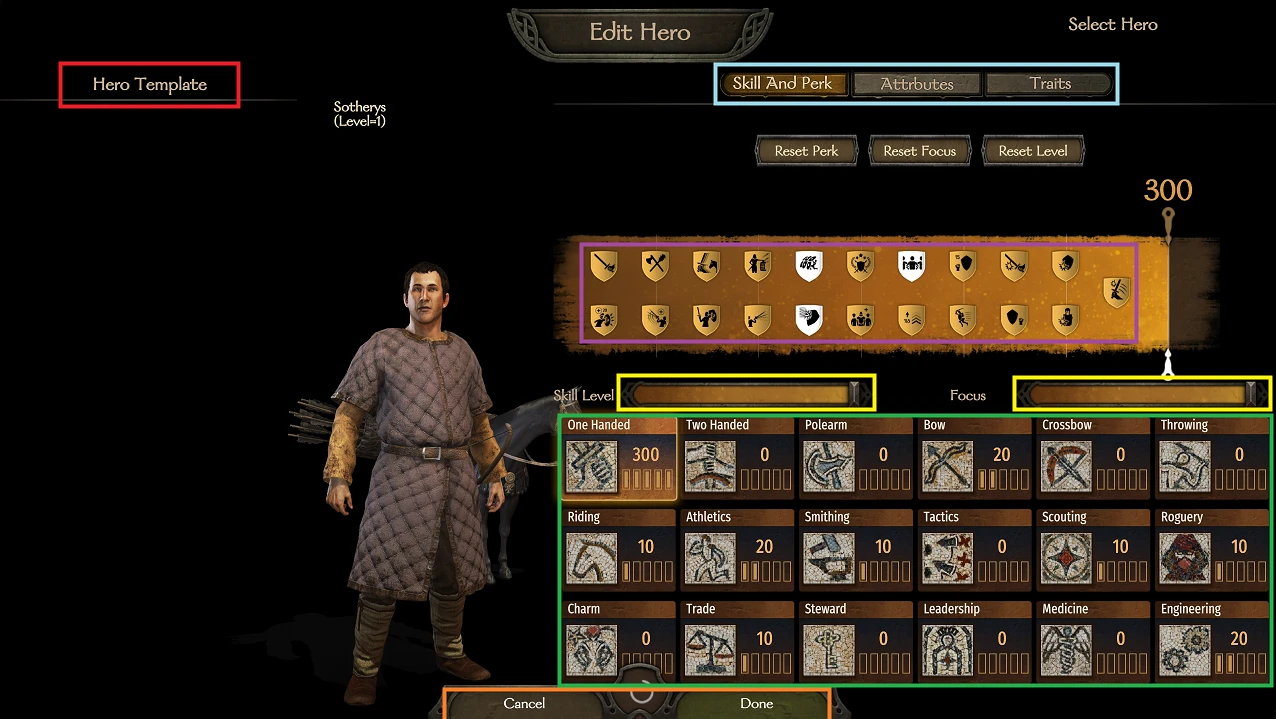The width and height of the screenshot is (1276, 719).
Task: Choose the Trade skill tile
Action: tap(736, 642)
